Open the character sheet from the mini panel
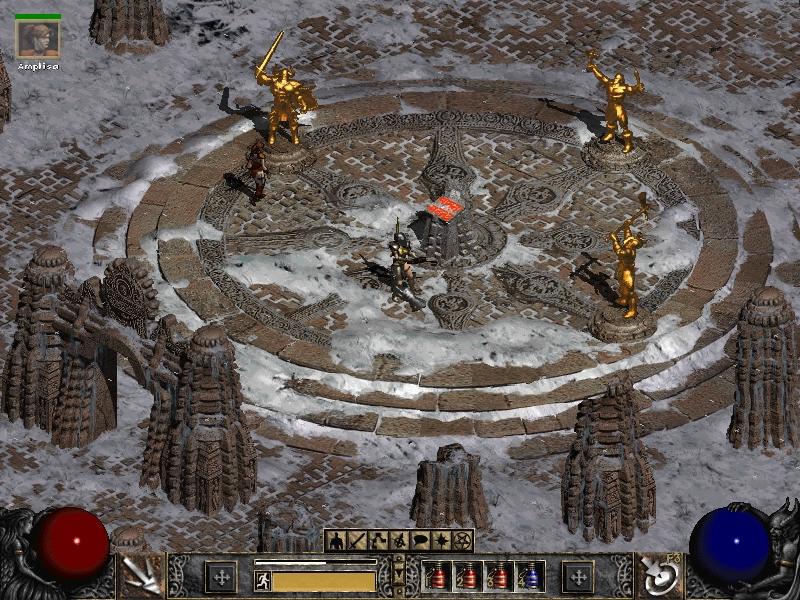 pos(335,541)
